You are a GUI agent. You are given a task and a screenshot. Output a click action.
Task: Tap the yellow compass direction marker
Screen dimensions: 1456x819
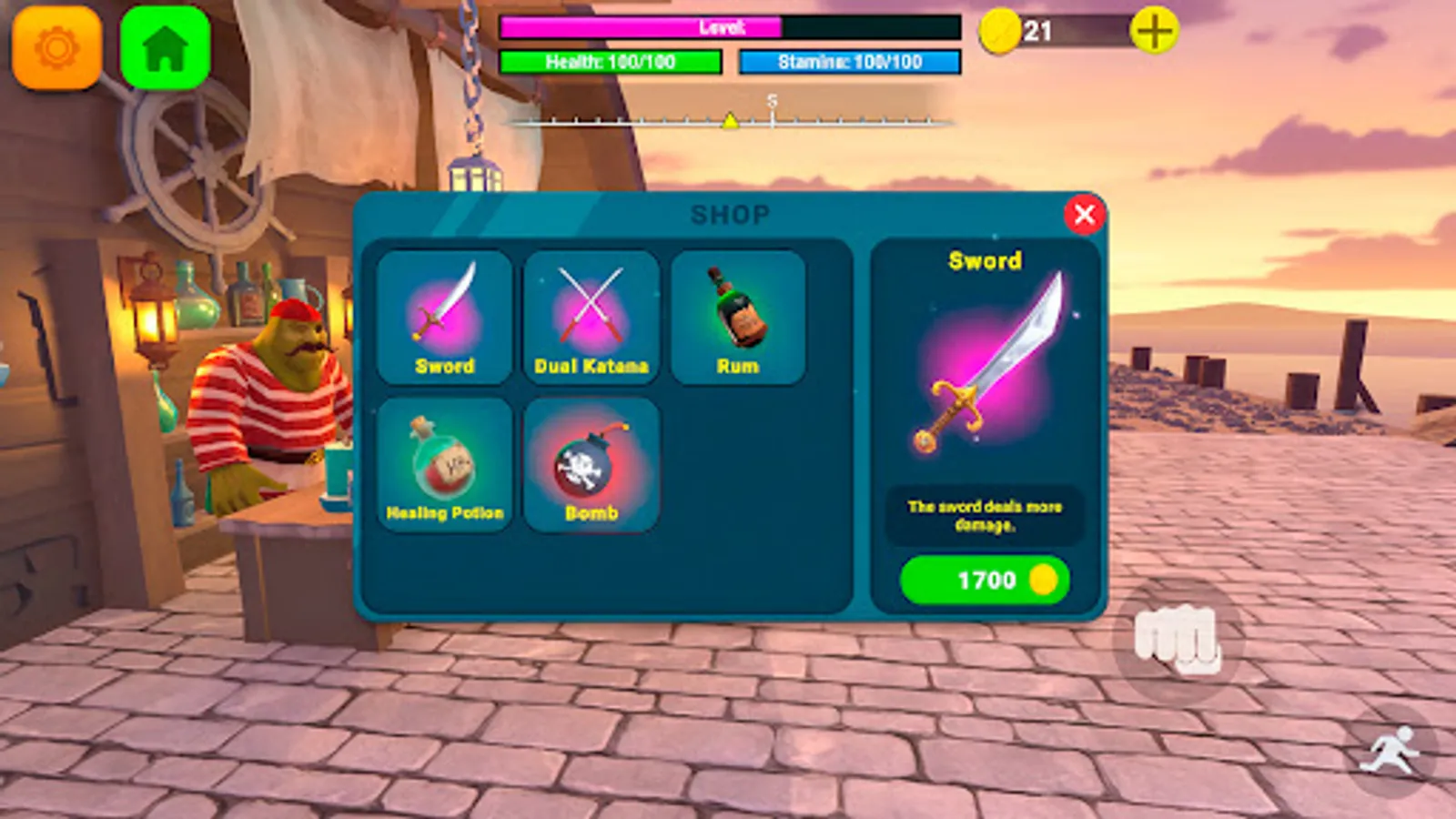(731, 121)
